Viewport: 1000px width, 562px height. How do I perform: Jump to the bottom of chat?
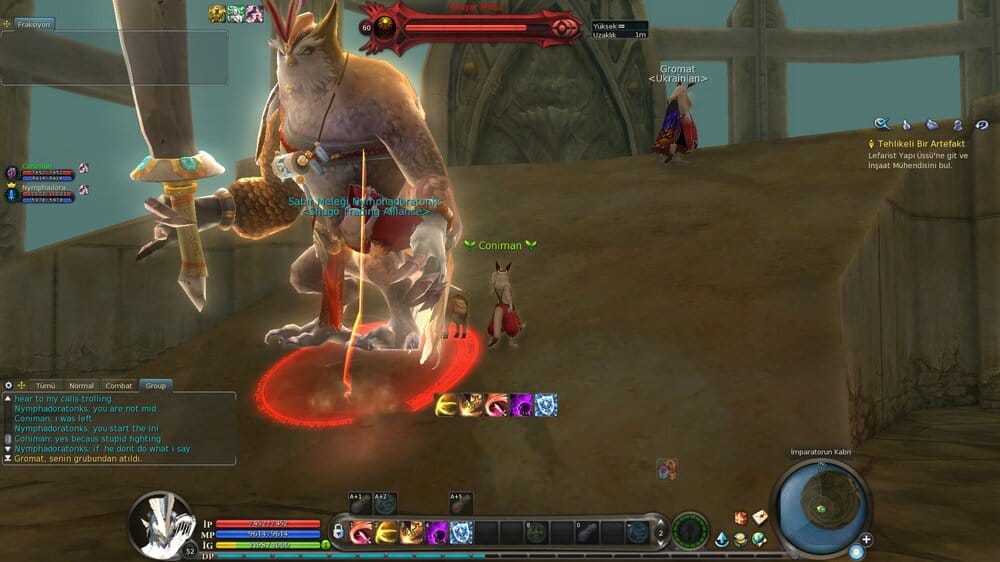[8, 458]
